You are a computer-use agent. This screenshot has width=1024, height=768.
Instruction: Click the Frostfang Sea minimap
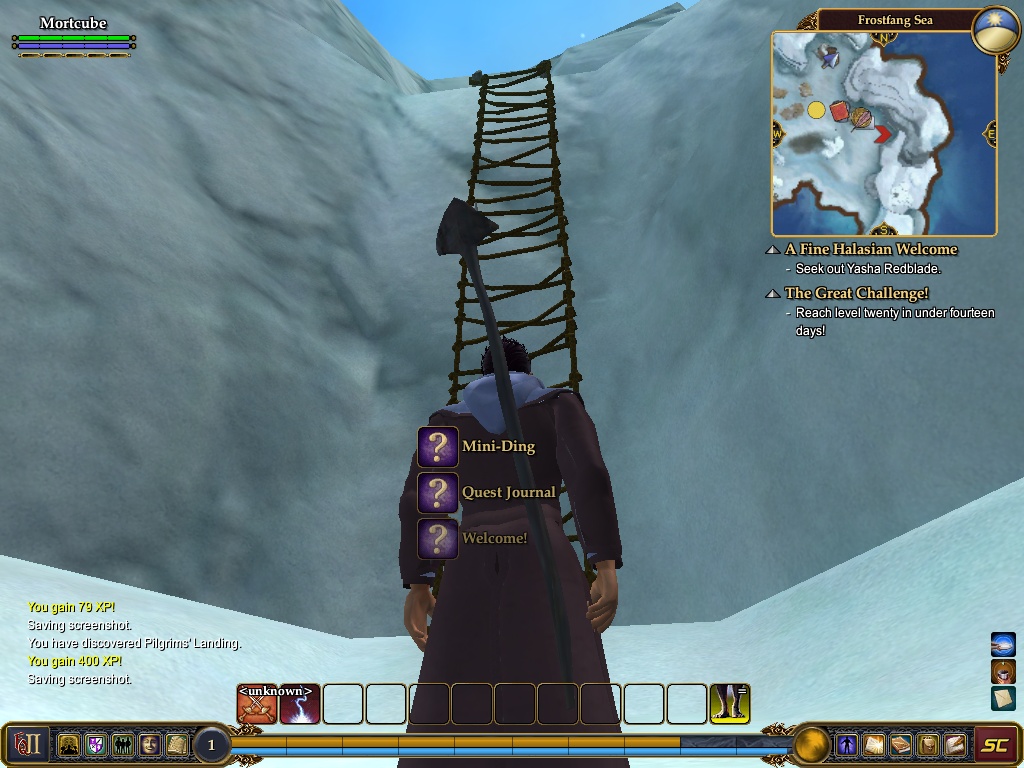[x=884, y=133]
